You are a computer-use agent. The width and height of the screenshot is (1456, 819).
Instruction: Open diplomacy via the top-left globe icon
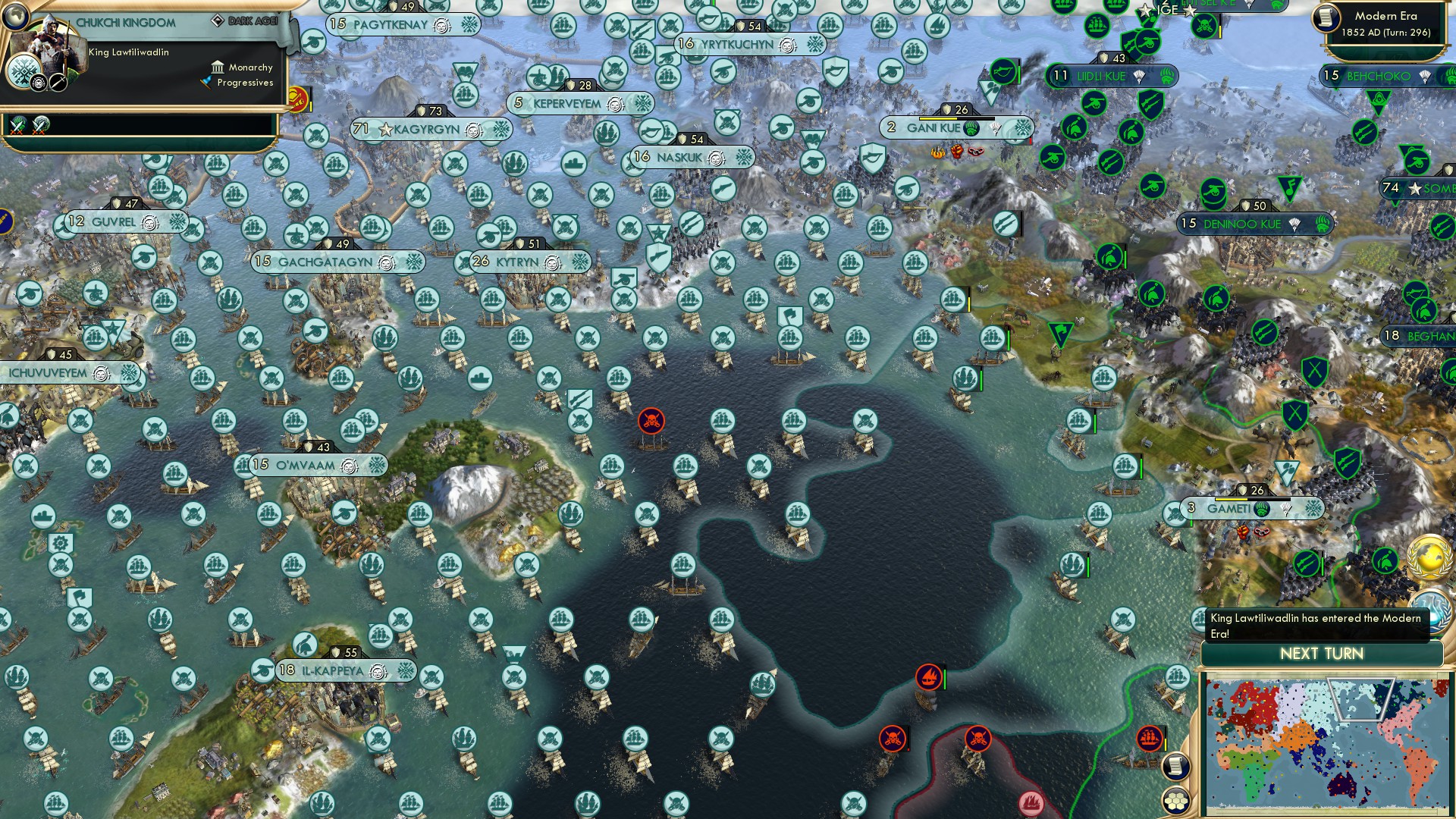(x=15, y=17)
